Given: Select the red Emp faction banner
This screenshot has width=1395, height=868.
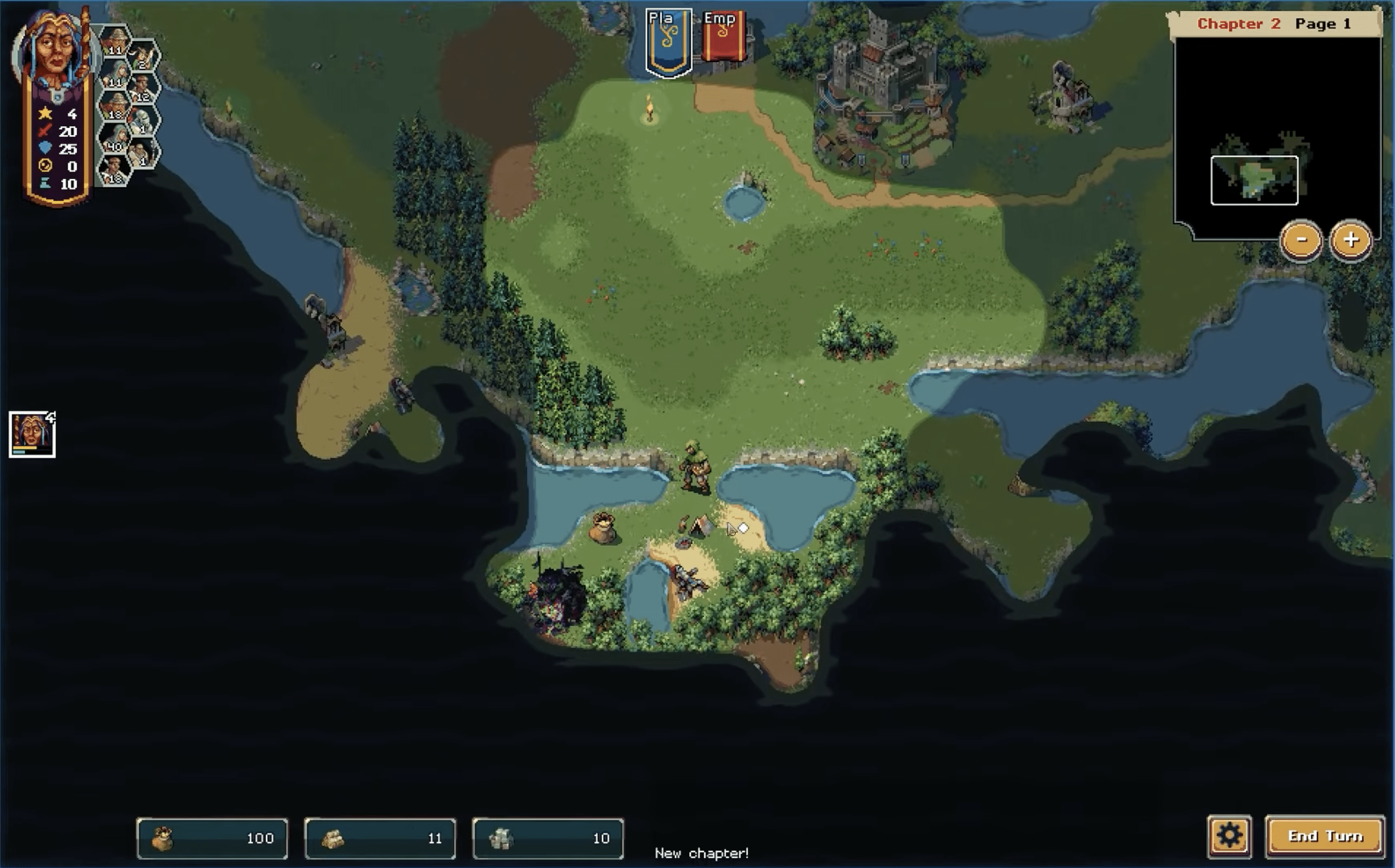Looking at the screenshot, I should click(x=723, y=37).
